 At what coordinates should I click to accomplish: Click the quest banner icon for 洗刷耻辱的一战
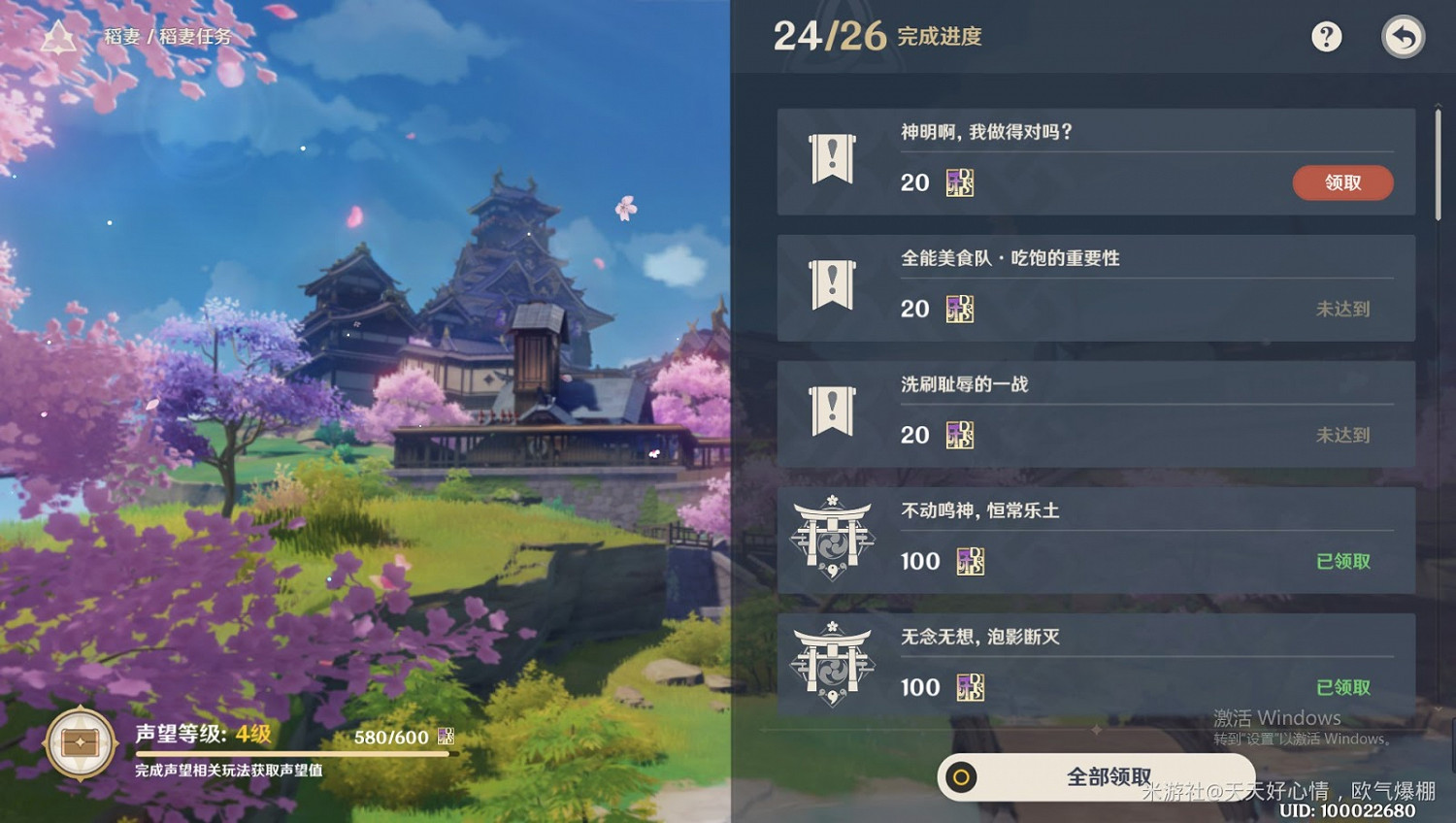833,411
